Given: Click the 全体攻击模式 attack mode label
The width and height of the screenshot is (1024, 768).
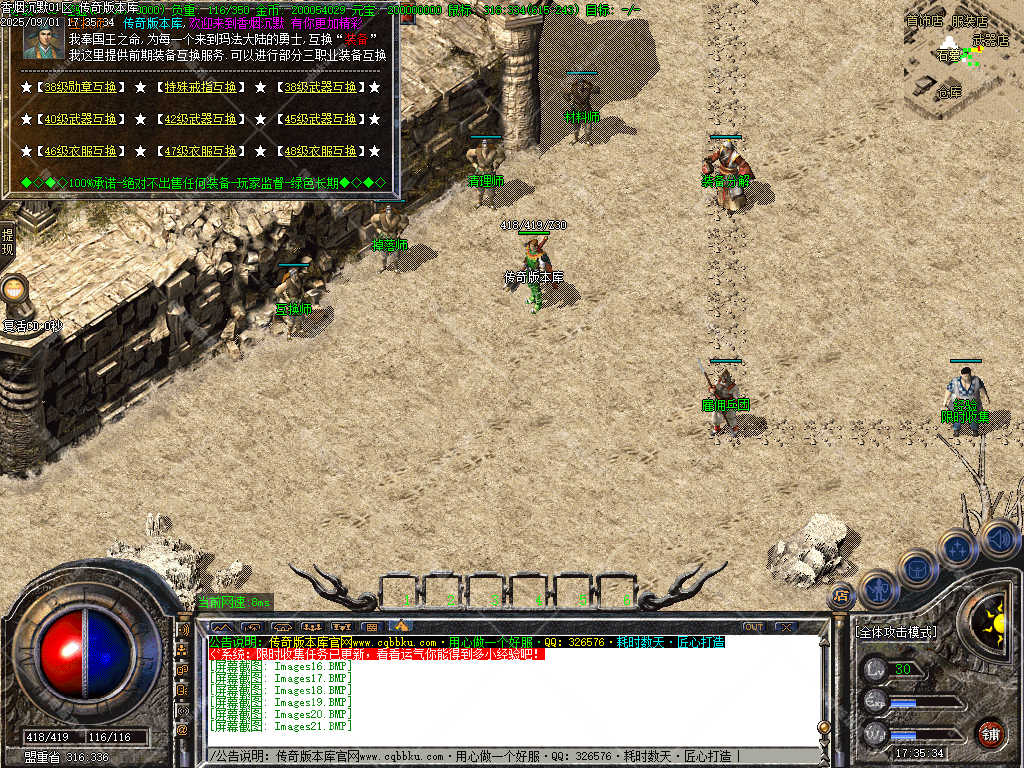Looking at the screenshot, I should pyautogui.click(x=896, y=632).
